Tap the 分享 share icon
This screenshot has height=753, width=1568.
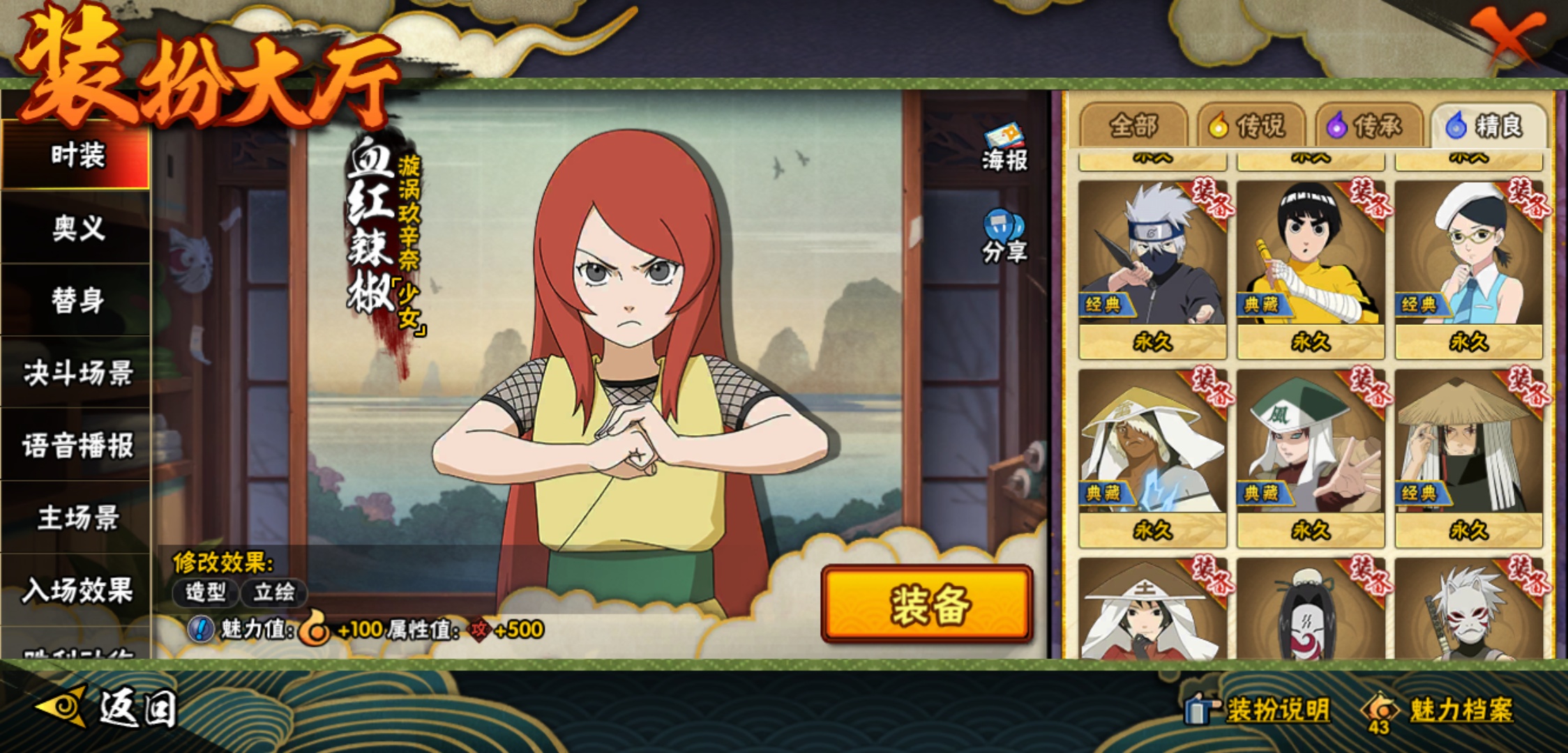[x=1004, y=237]
